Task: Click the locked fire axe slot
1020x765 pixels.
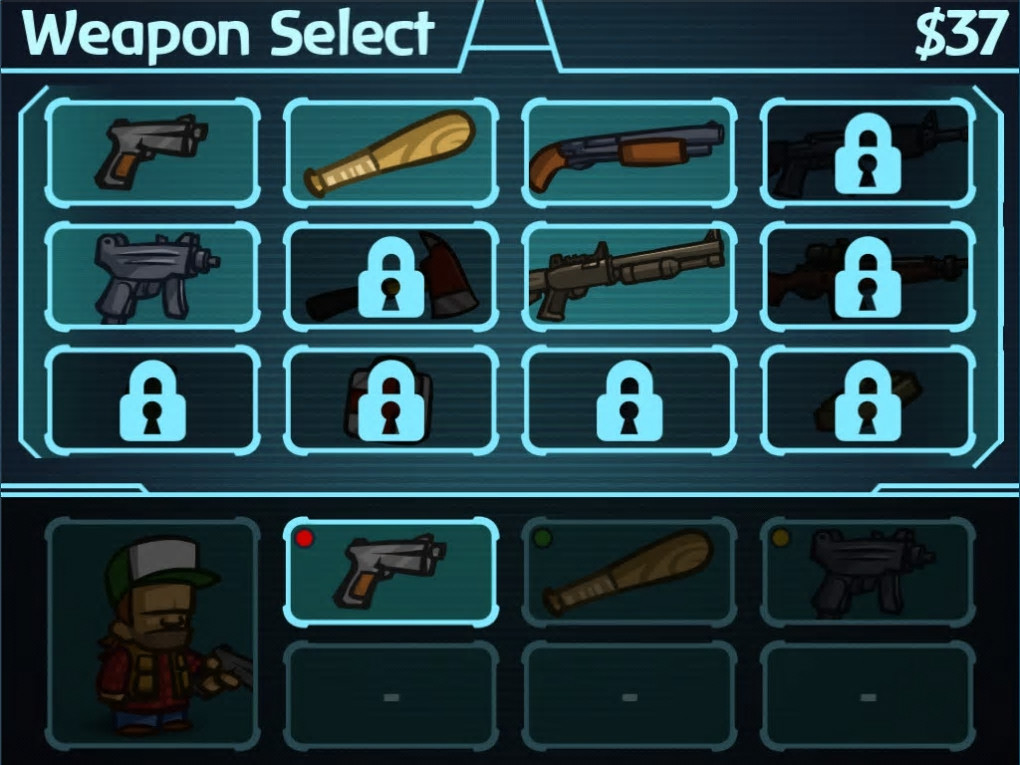Action: click(390, 276)
